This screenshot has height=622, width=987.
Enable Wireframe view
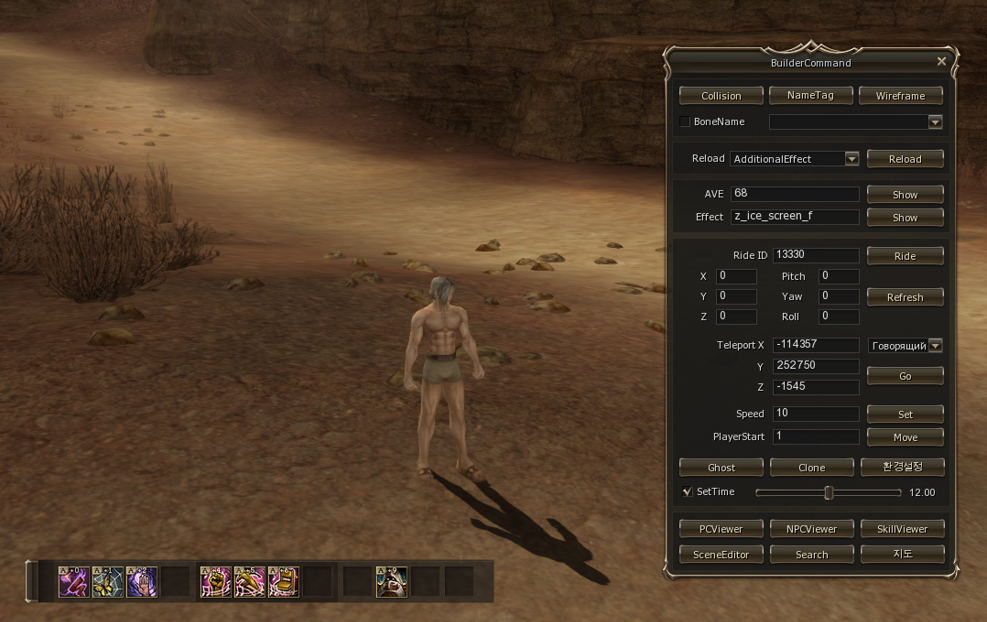click(x=900, y=96)
